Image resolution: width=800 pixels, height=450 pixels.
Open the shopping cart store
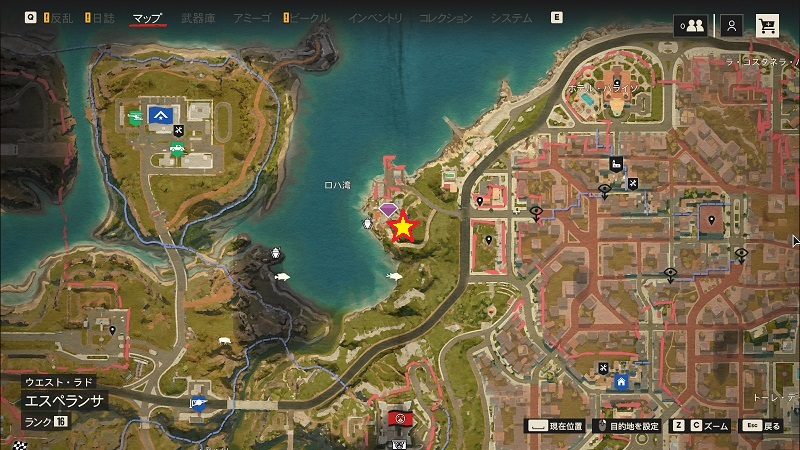[768, 25]
